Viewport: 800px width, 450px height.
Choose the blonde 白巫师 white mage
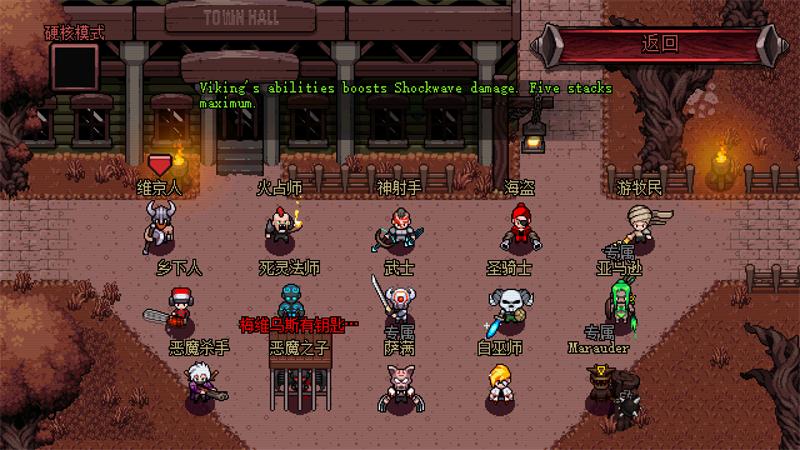pos(500,385)
